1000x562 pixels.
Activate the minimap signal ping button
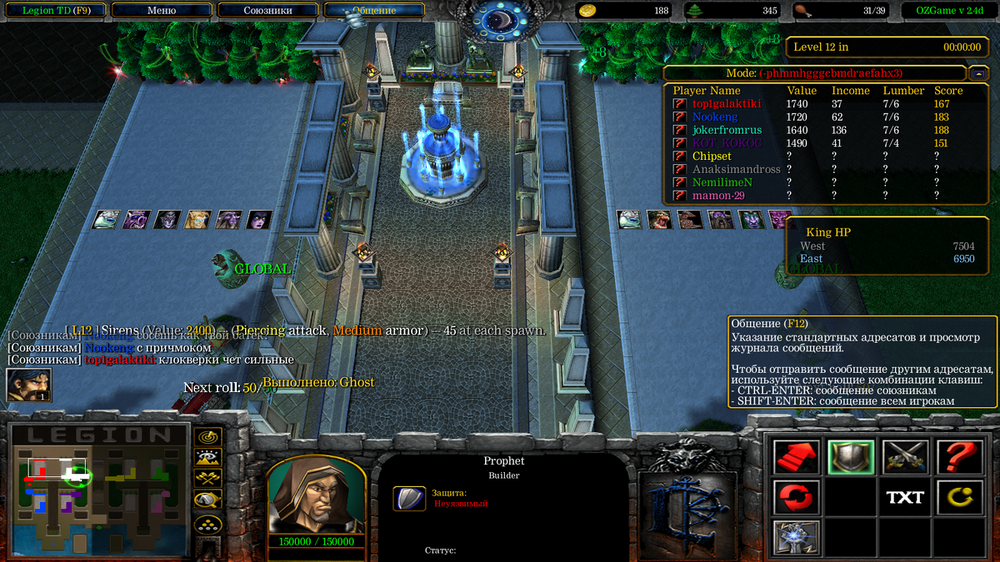coord(208,437)
